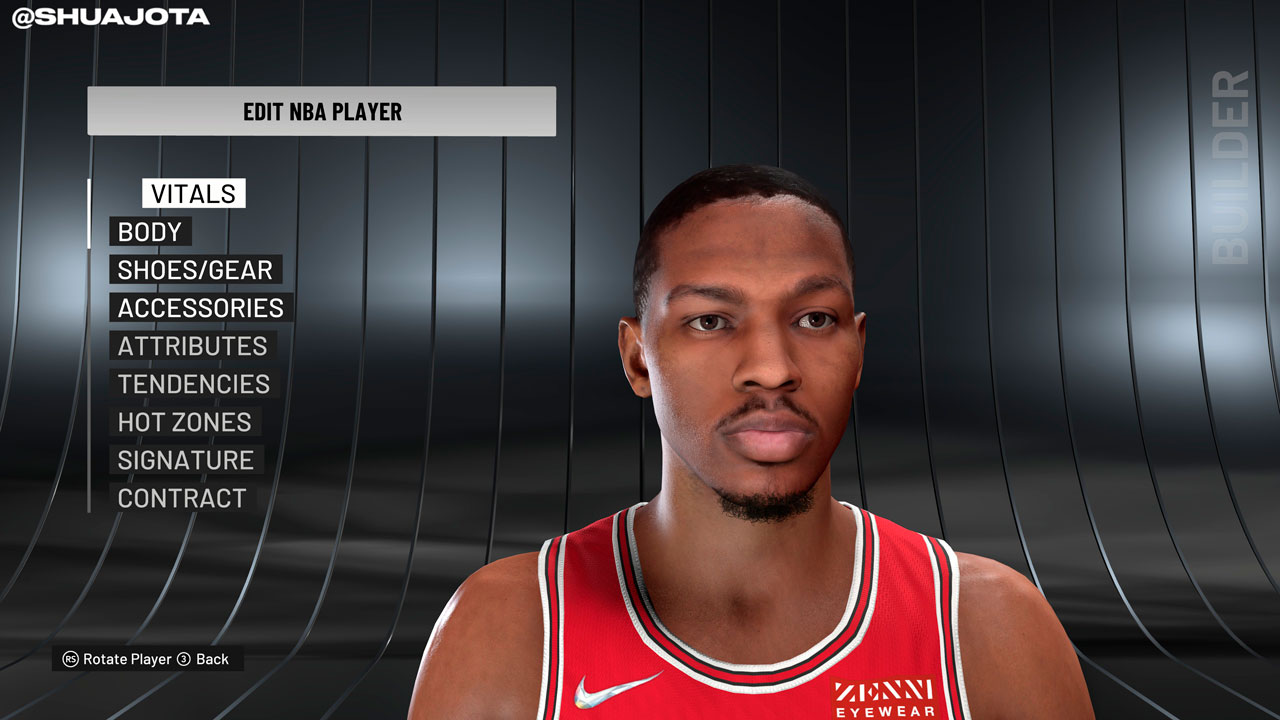Go to the Attributes section
Viewport: 1280px width, 720px height.
(x=192, y=346)
